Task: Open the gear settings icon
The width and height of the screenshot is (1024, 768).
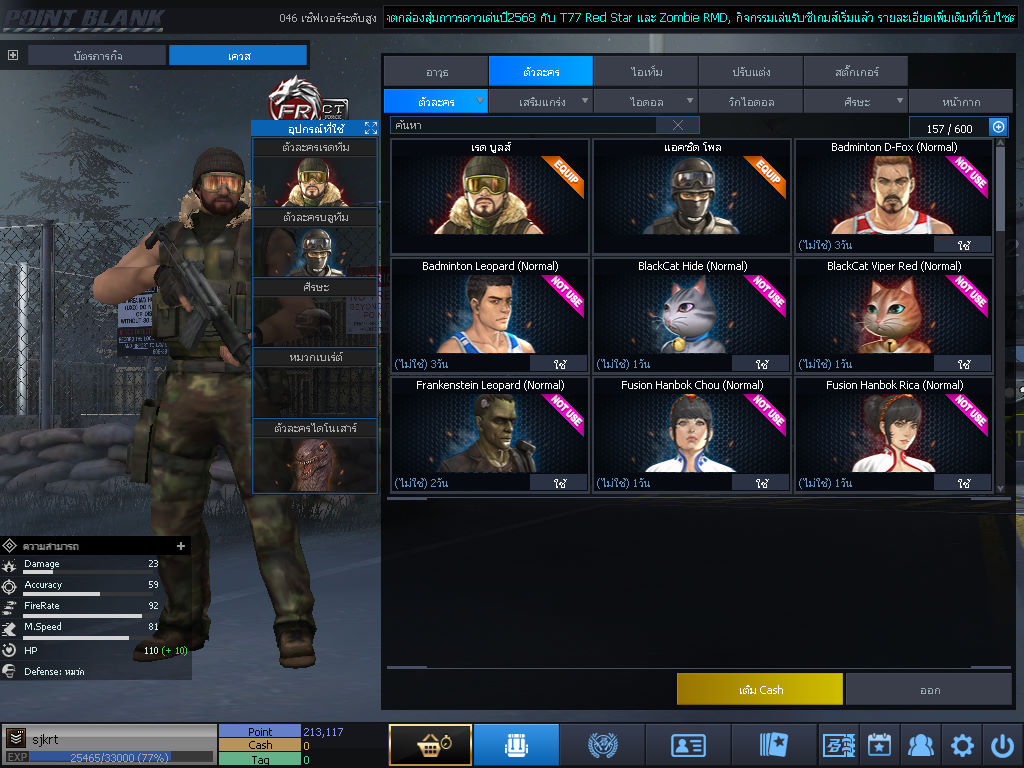Action: pyautogui.click(x=962, y=746)
